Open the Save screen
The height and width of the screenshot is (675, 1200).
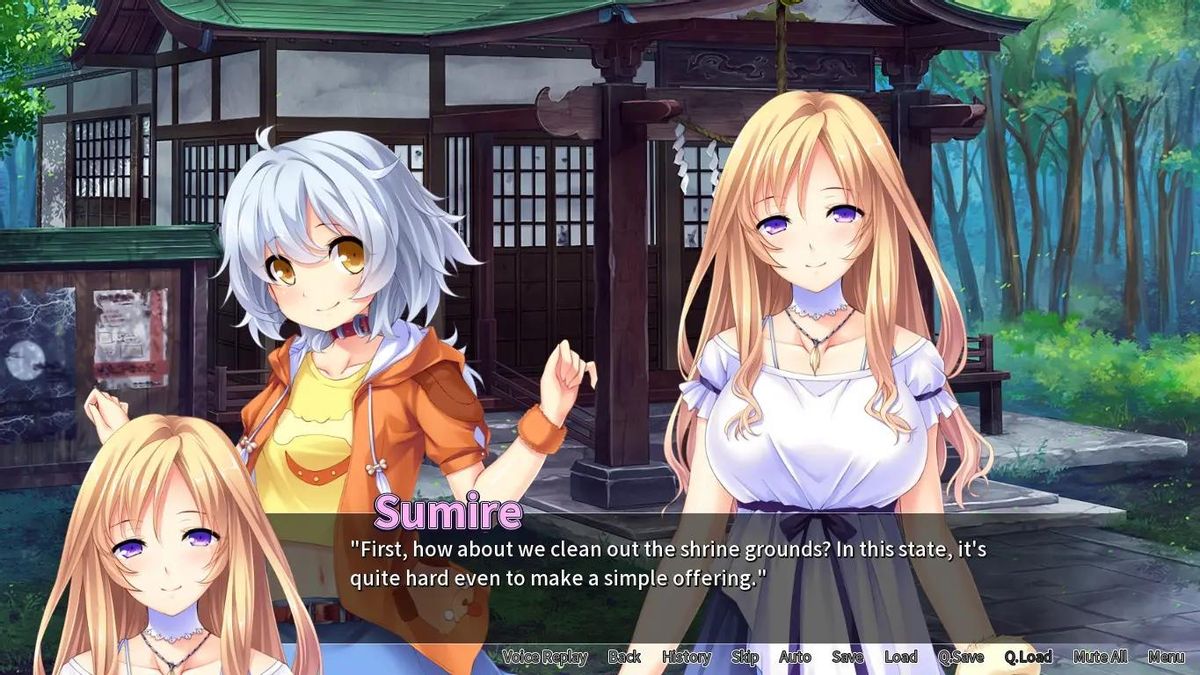click(x=847, y=657)
